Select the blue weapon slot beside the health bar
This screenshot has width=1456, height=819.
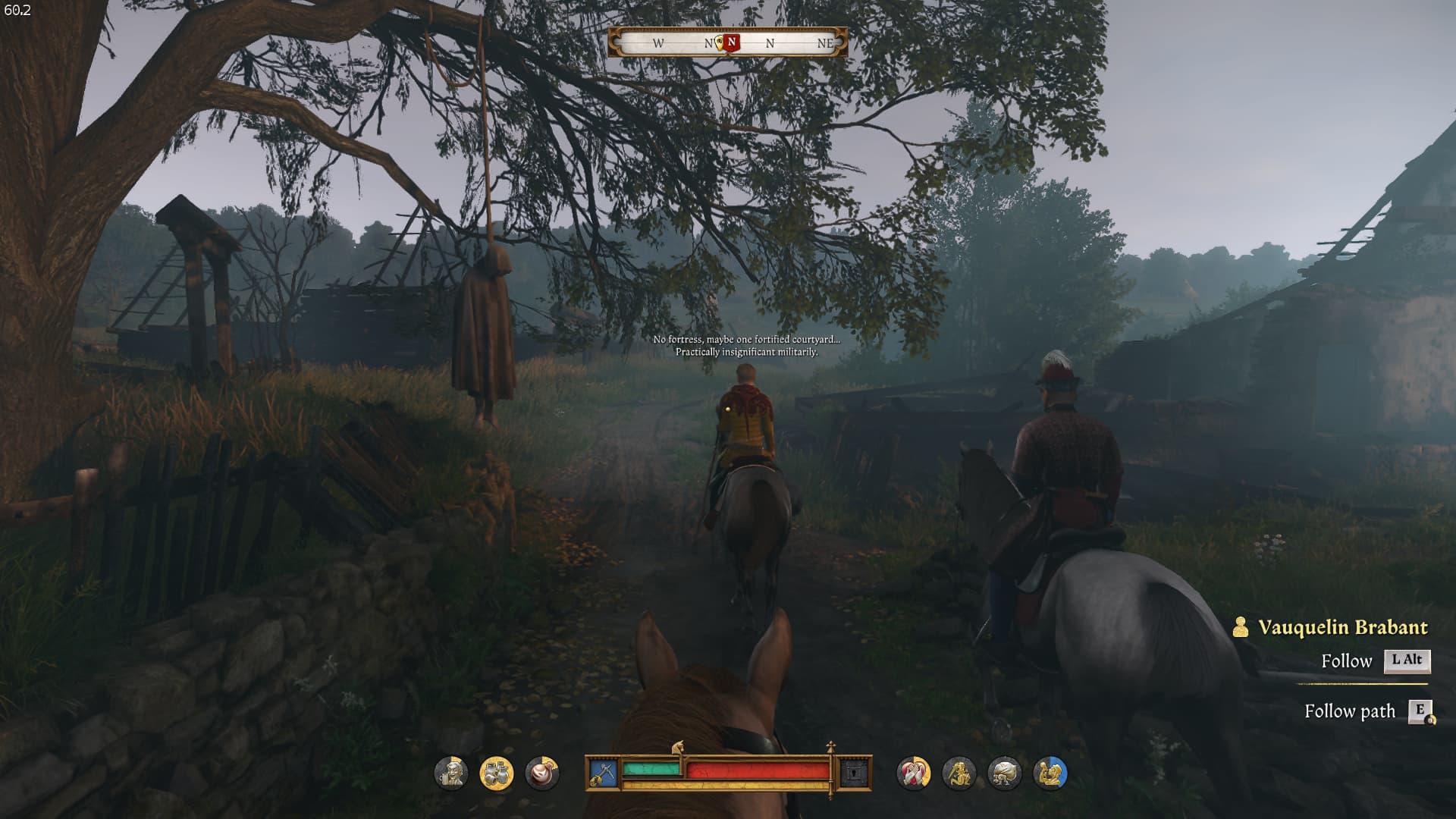[x=603, y=773]
